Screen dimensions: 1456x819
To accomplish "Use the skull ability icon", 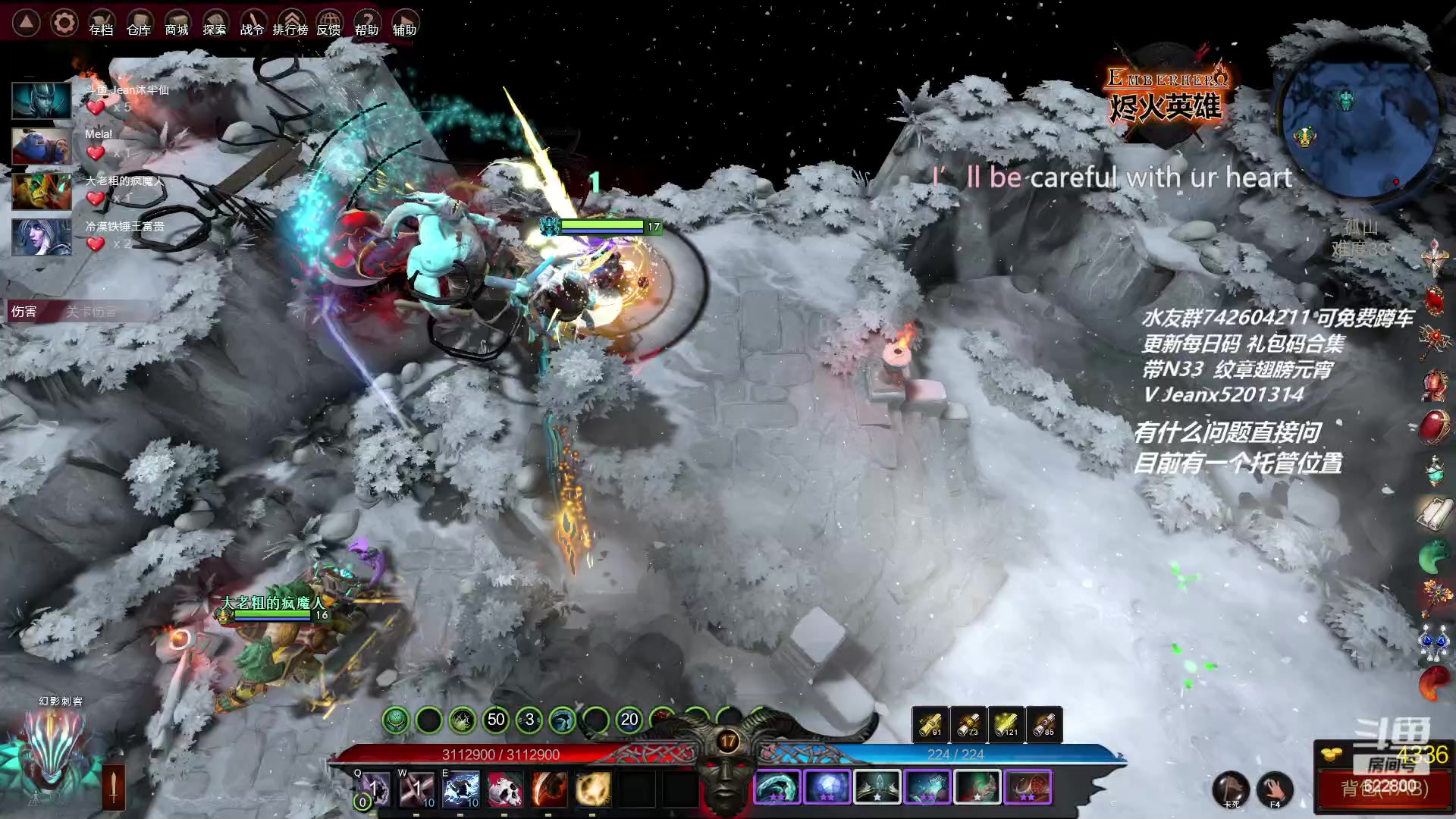I will click(505, 789).
